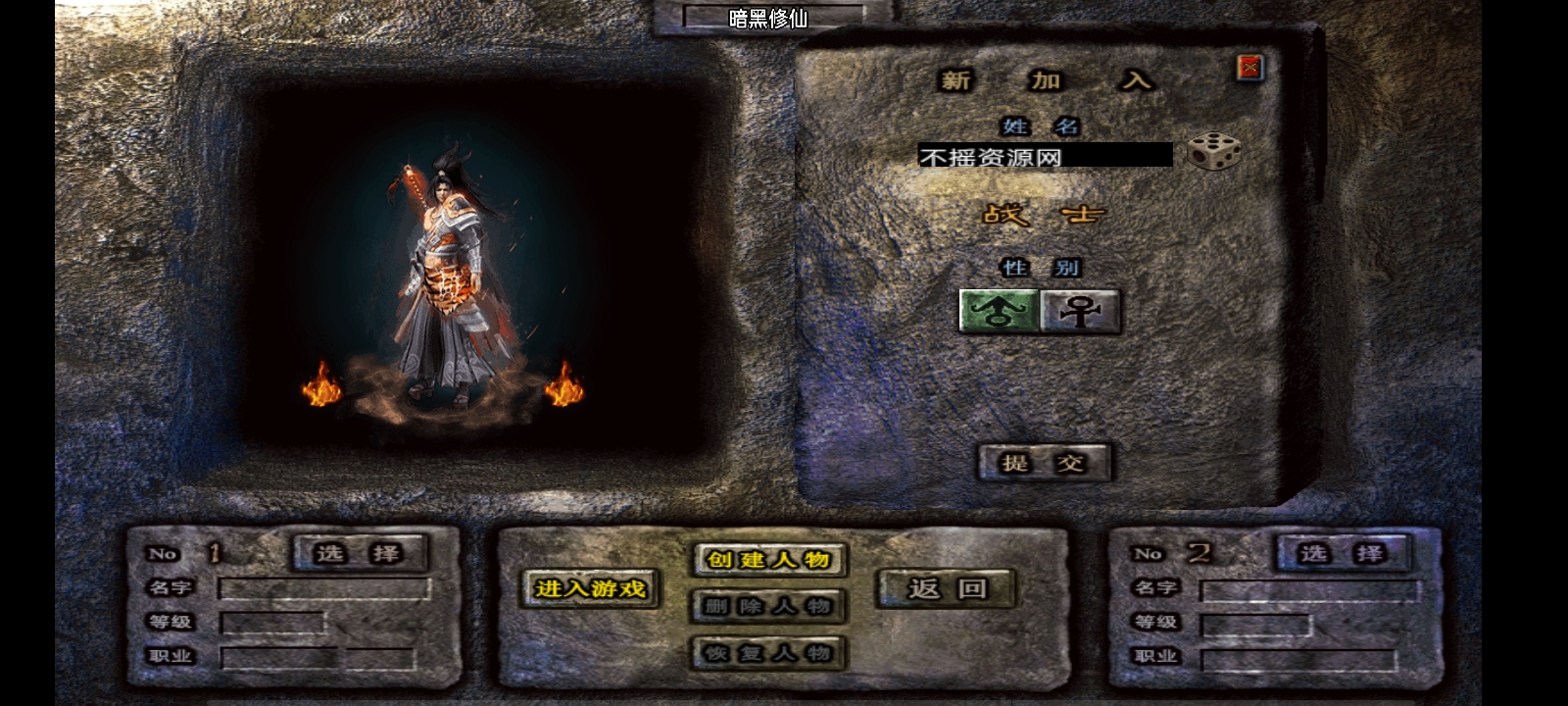Go back using the 返回 button
The width and height of the screenshot is (1568, 706).
946,588
